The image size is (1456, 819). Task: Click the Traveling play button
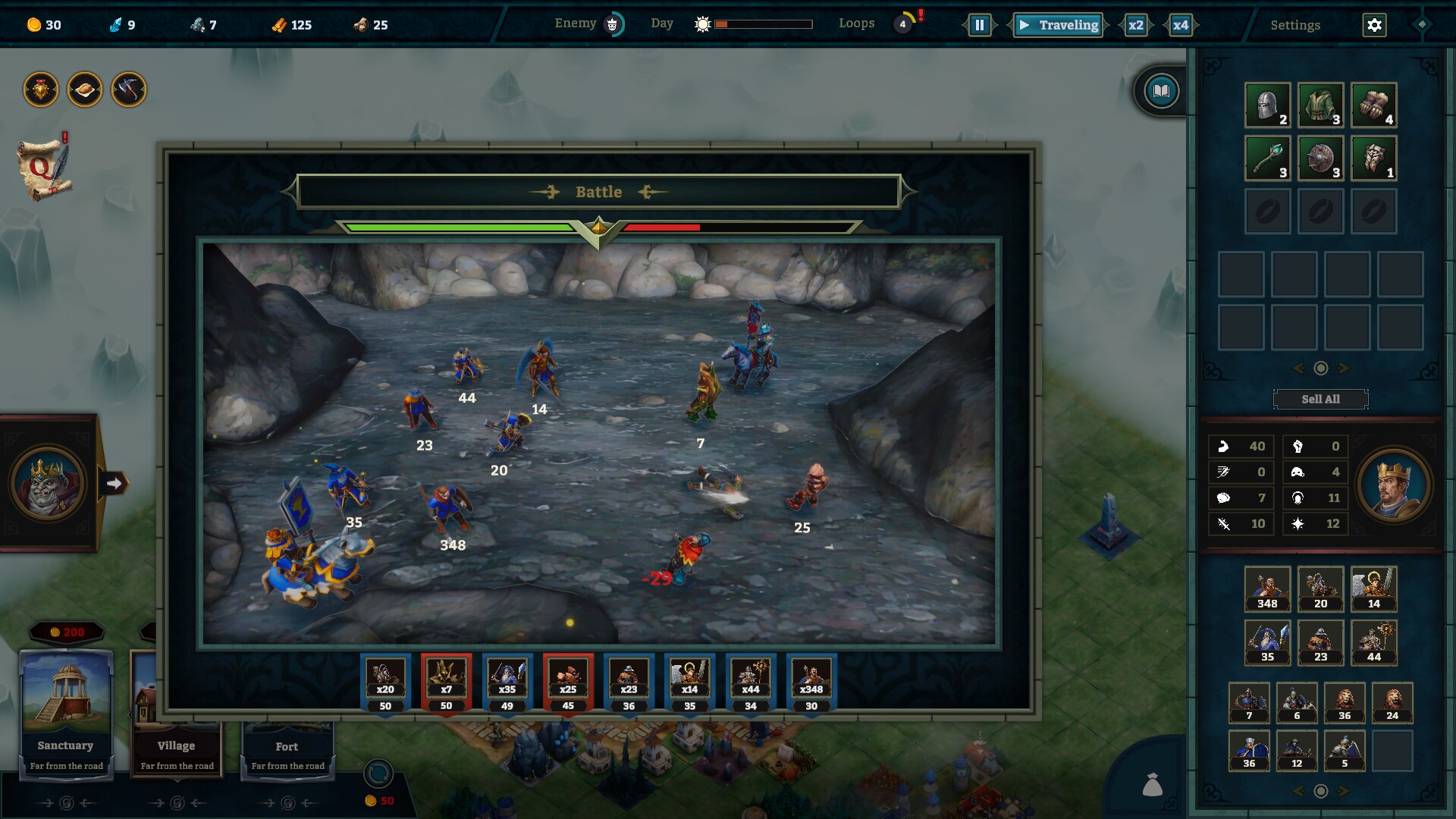point(1059,25)
